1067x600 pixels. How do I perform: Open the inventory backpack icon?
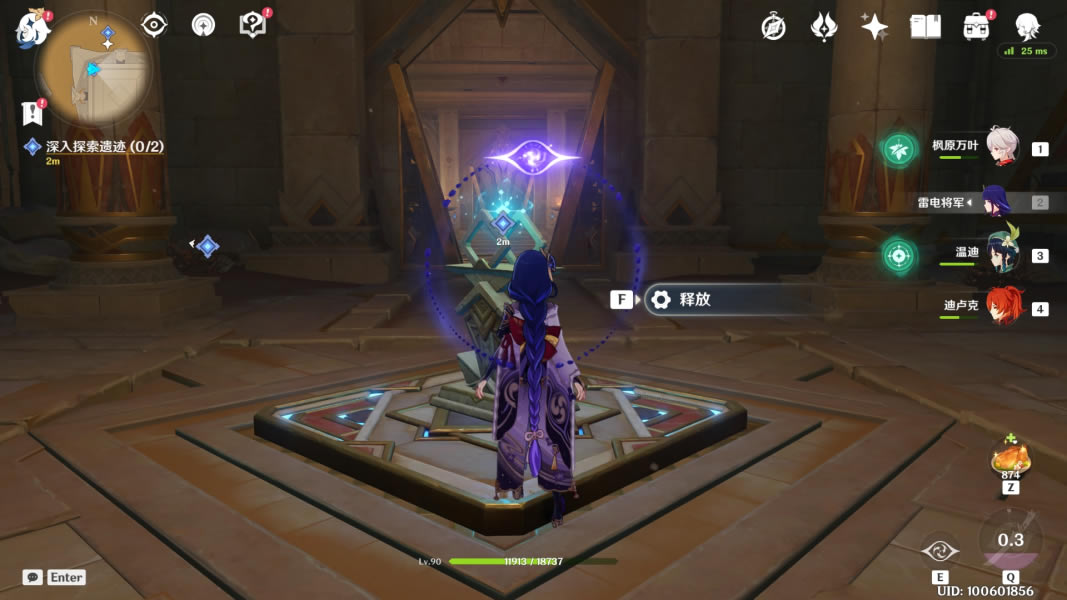[976, 27]
